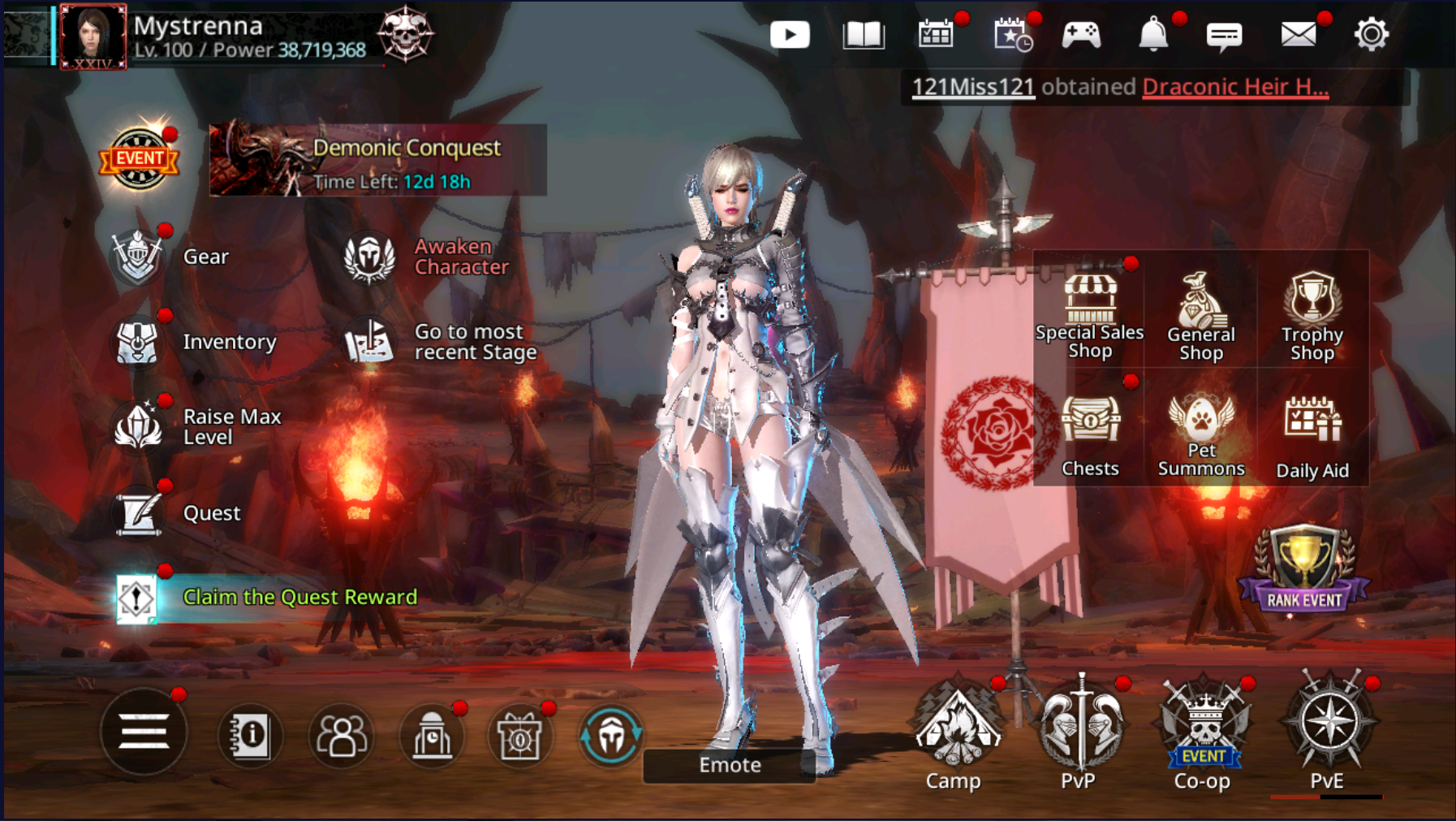Open the Special Sales Shop
The width and height of the screenshot is (1456, 821).
(1089, 317)
